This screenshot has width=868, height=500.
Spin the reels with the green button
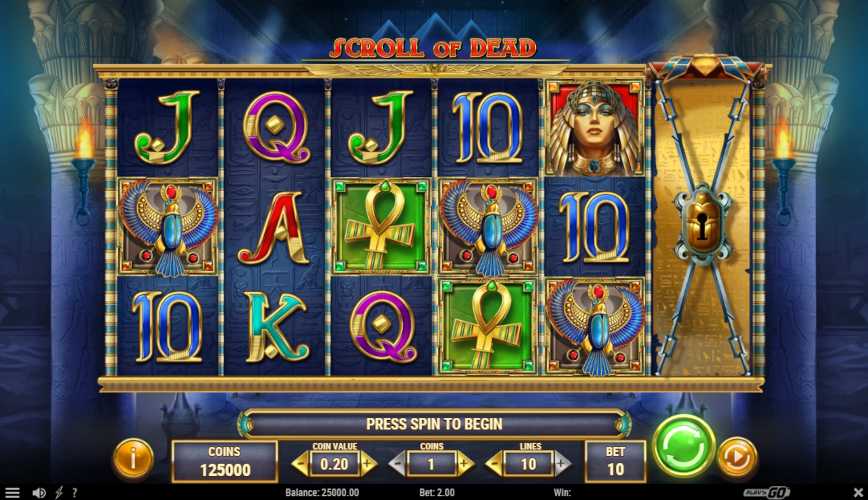(x=684, y=446)
